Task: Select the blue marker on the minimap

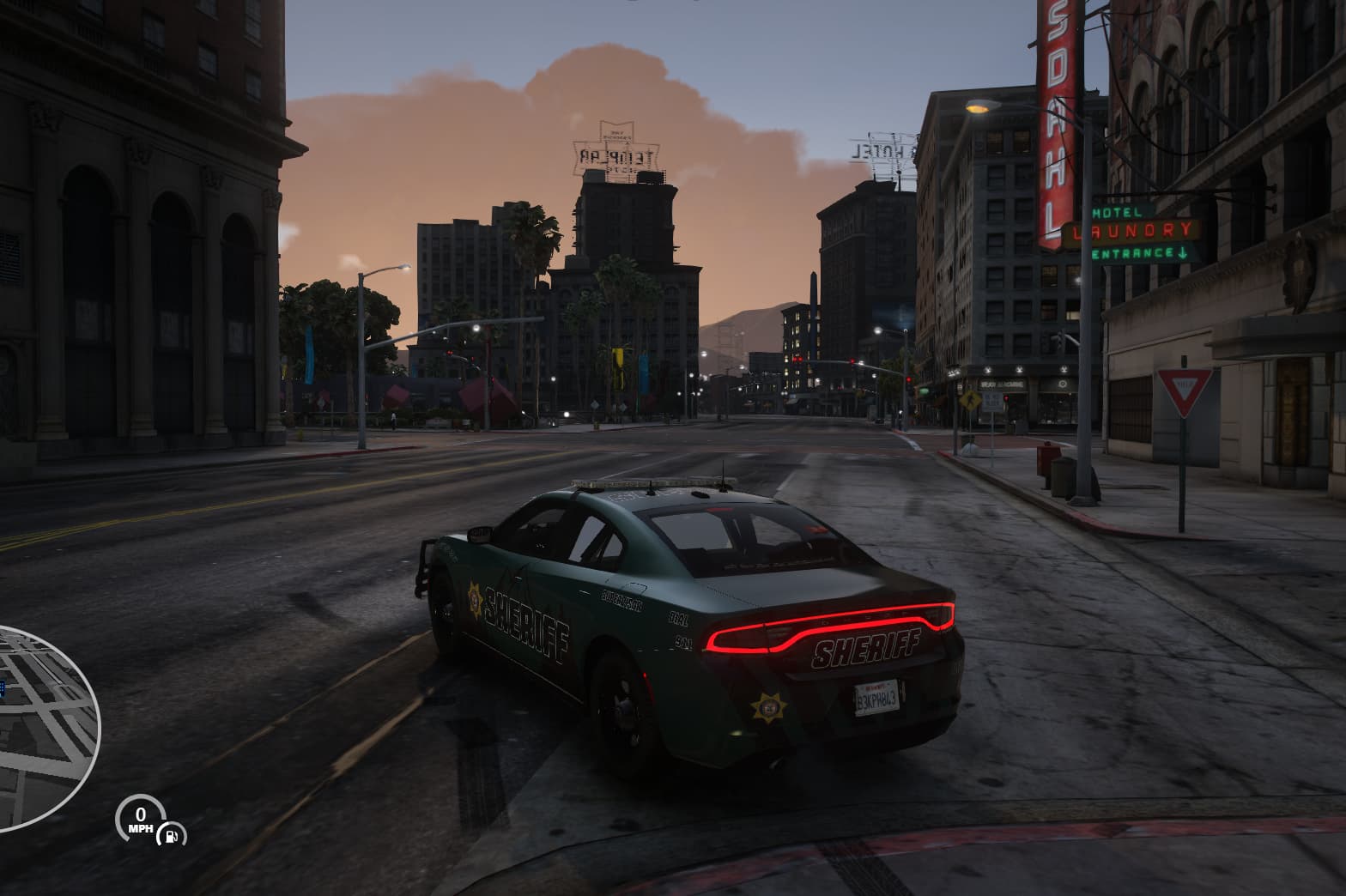Action: (3, 687)
